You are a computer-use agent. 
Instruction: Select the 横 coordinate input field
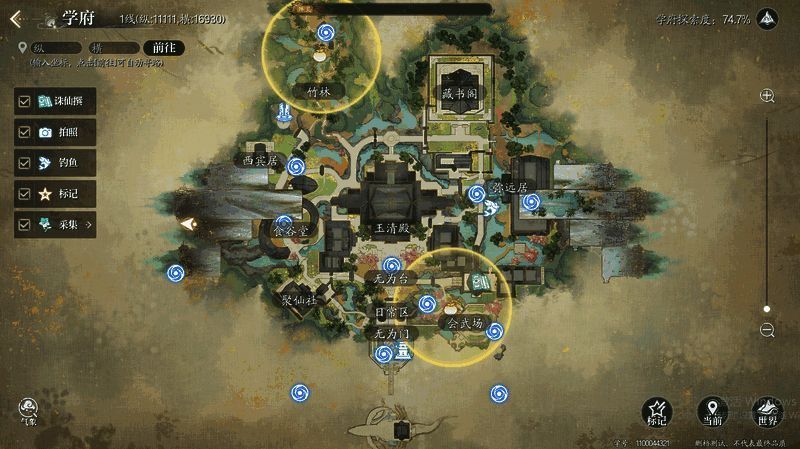click(112, 47)
